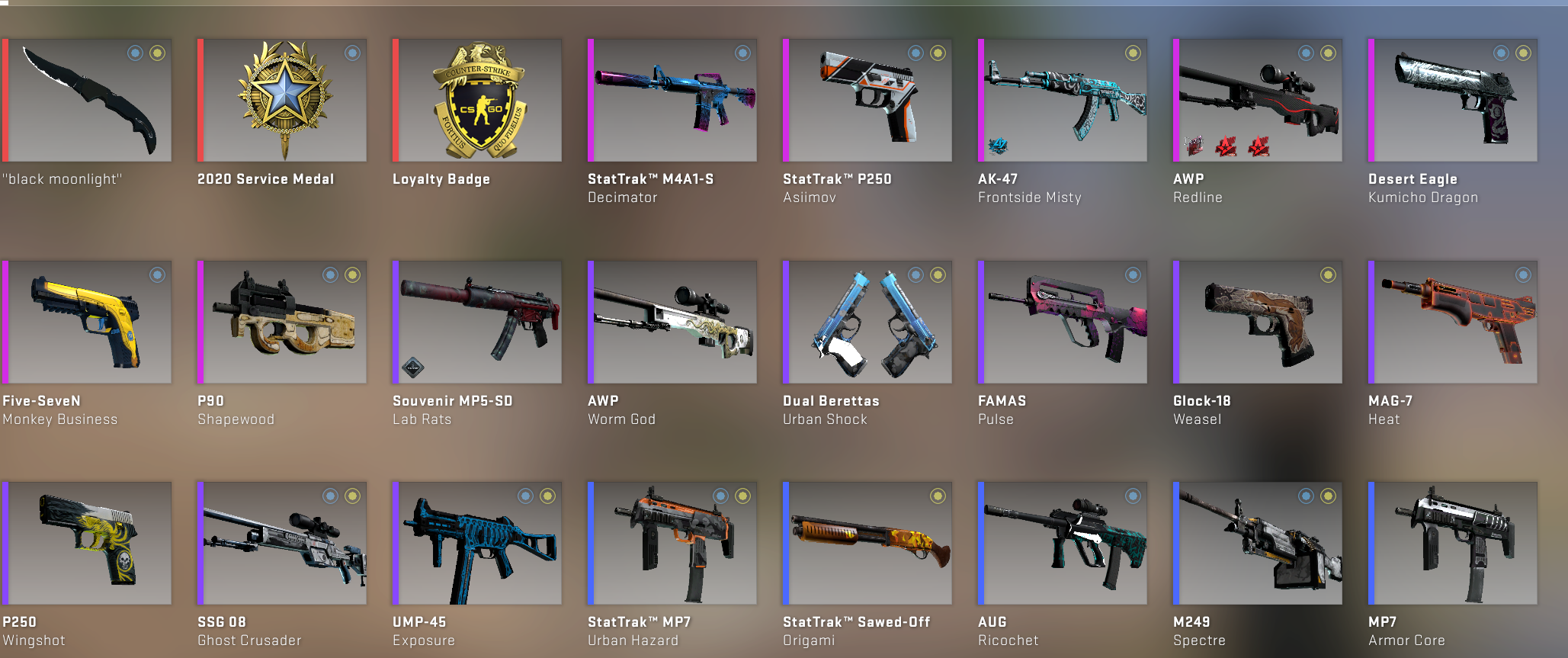Open the Desert Eagle Kumicho Dragon item
1568x658 pixels.
tap(1453, 101)
